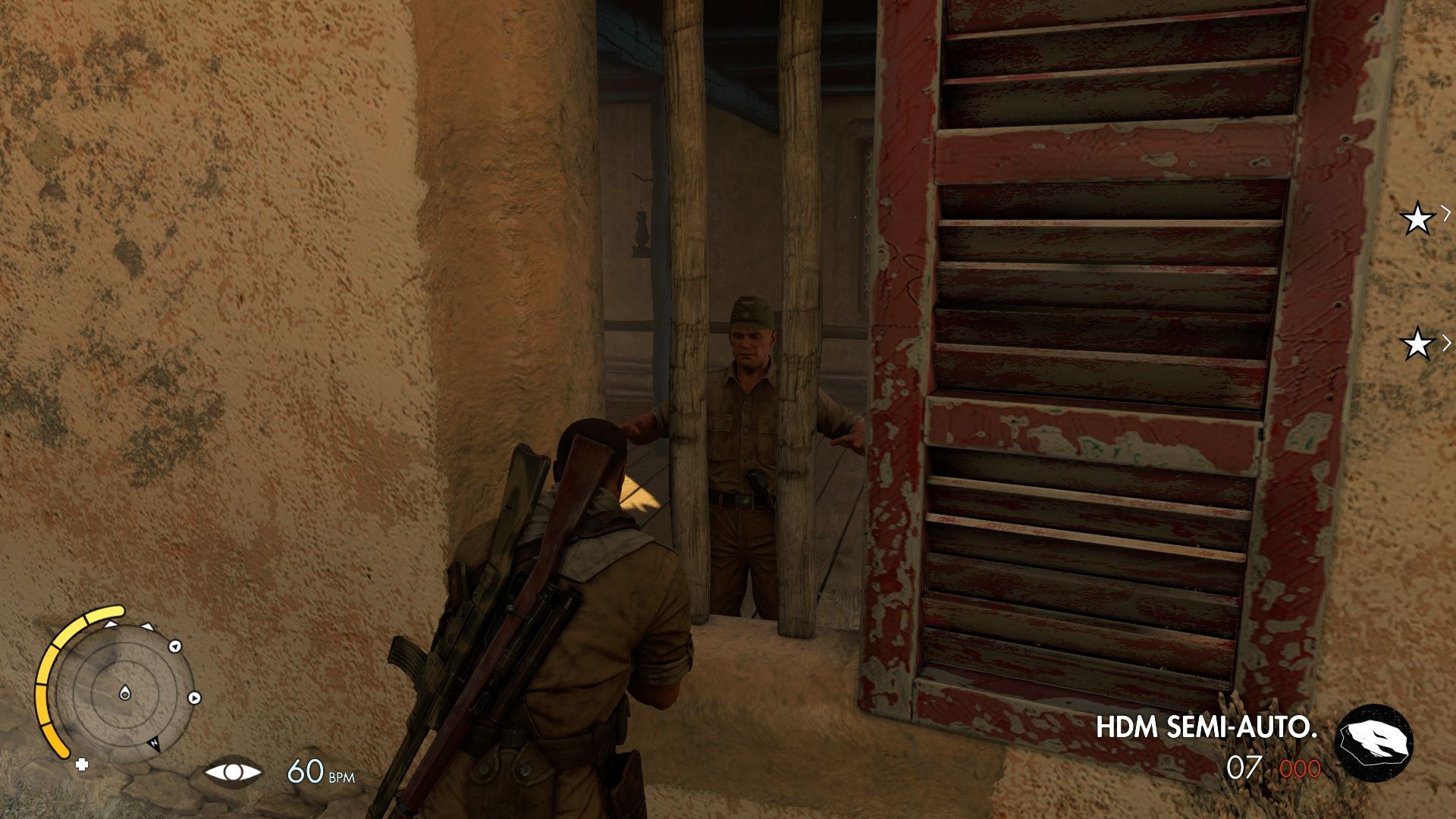Select the lower star ribbon icon
1456x819 pixels.
[x=1417, y=343]
